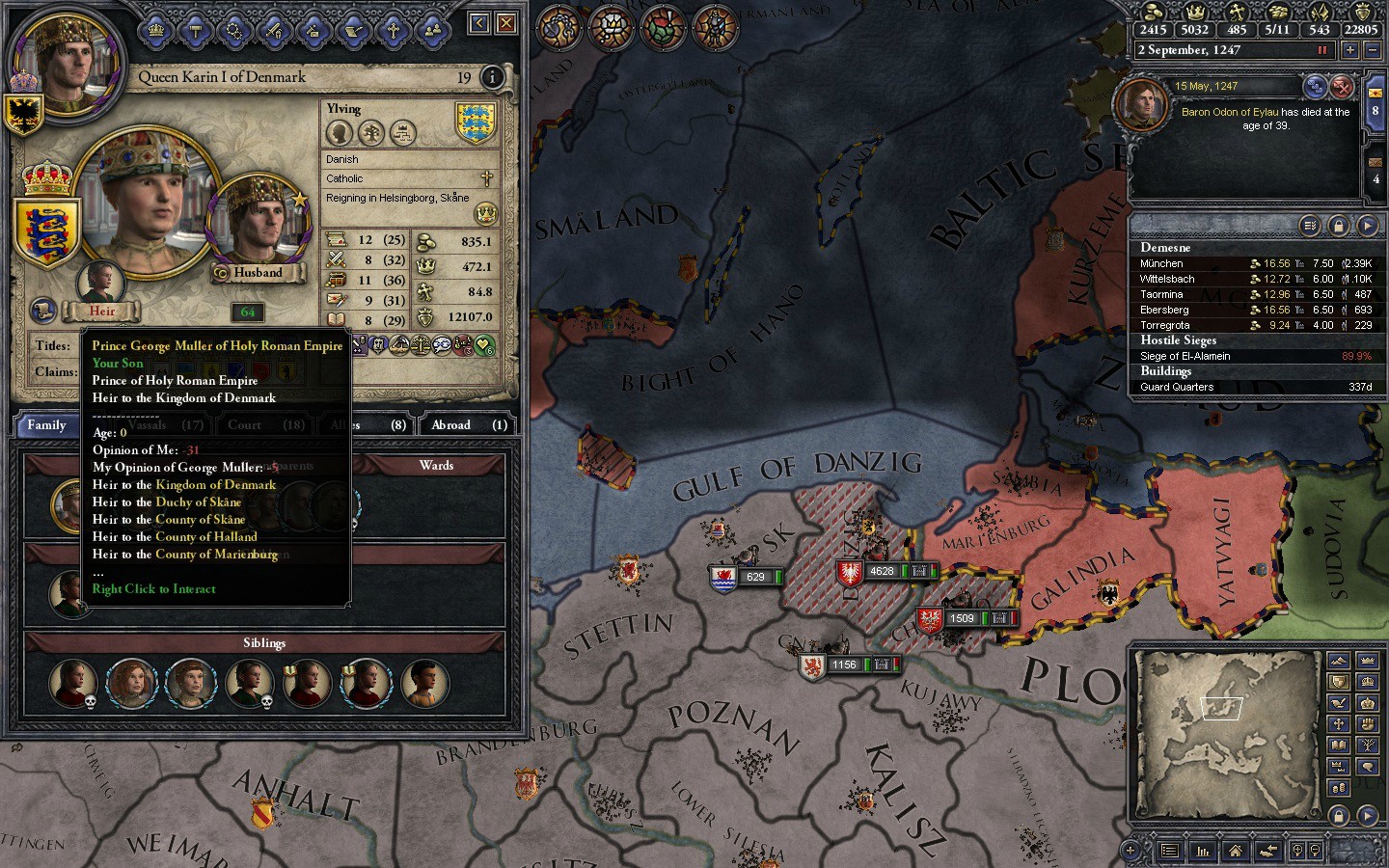Dismiss the Baron Odon death message
The height and width of the screenshot is (868, 1389).
click(x=1342, y=88)
